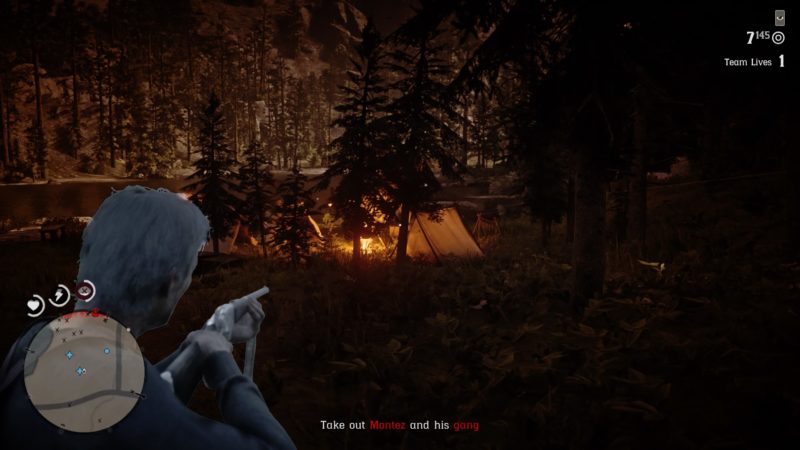Select the lightning bolt stamina core icon
Viewport: 800px width, 450px height.
pos(61,293)
